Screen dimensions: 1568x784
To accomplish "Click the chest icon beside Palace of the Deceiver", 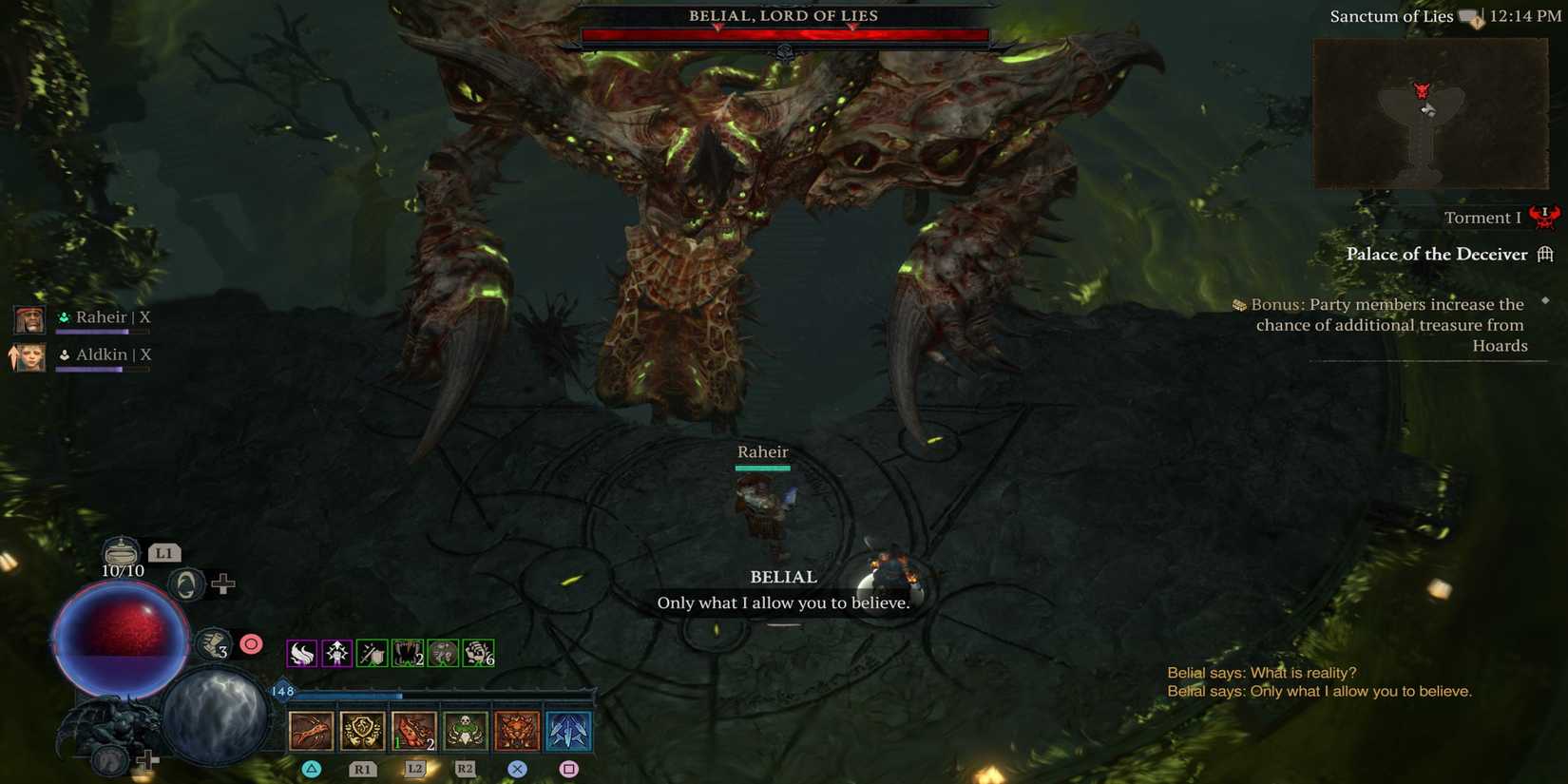I will (x=1547, y=254).
